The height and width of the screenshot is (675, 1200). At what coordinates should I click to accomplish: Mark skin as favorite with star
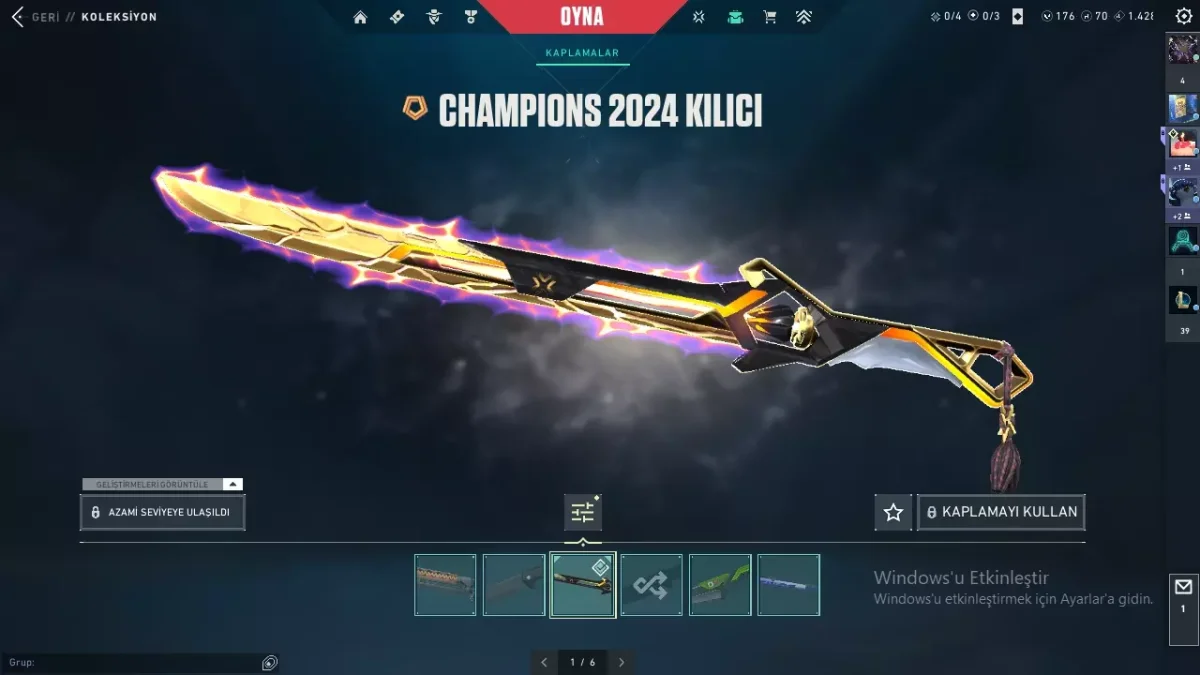[893, 512]
